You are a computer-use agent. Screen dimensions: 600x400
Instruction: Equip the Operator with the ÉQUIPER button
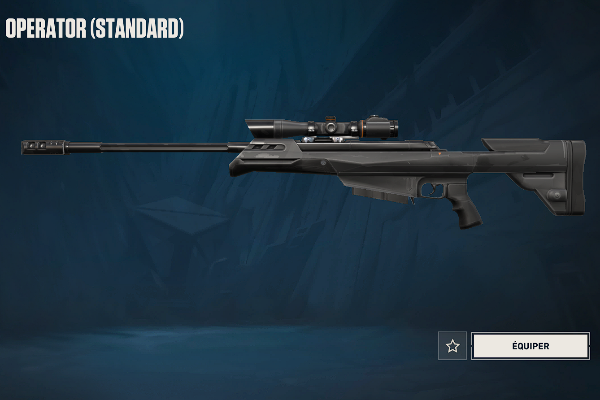[530, 346]
